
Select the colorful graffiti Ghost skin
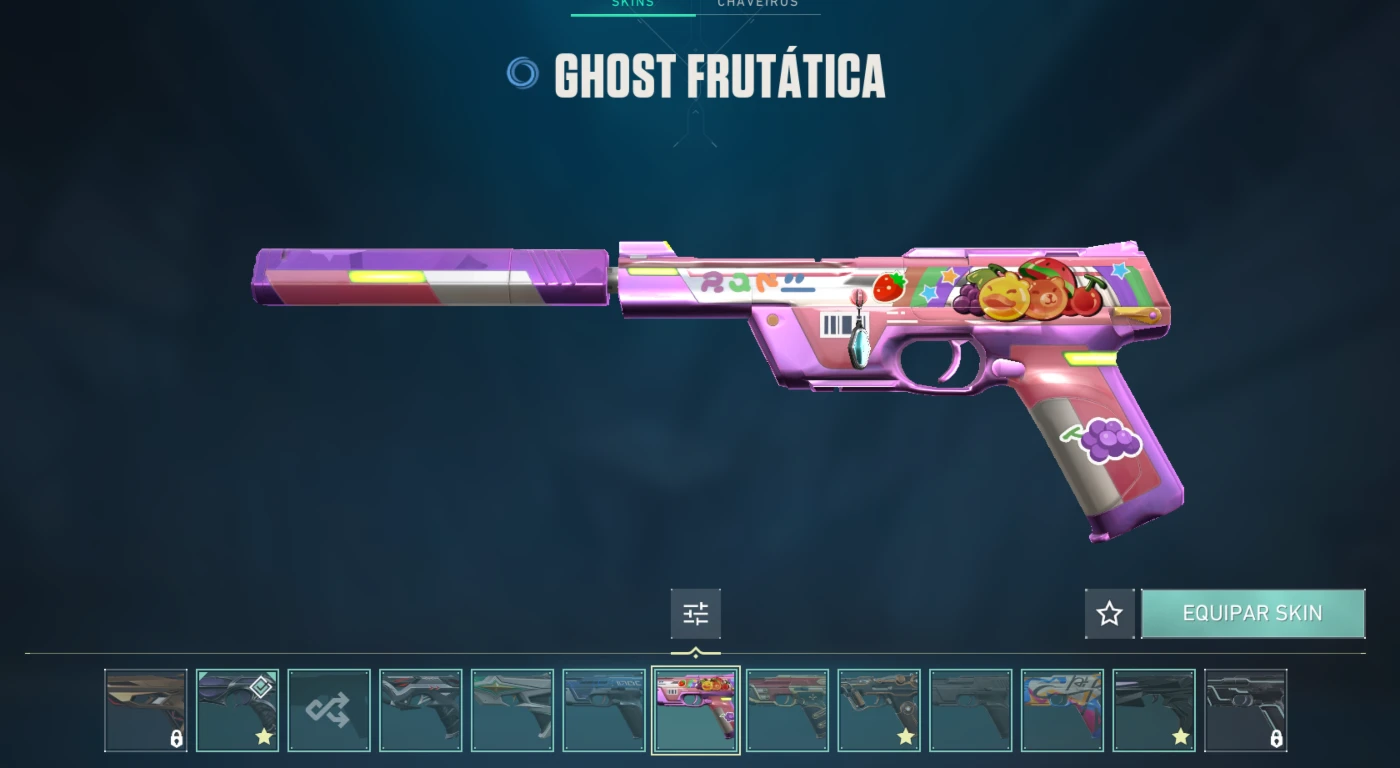click(1062, 710)
